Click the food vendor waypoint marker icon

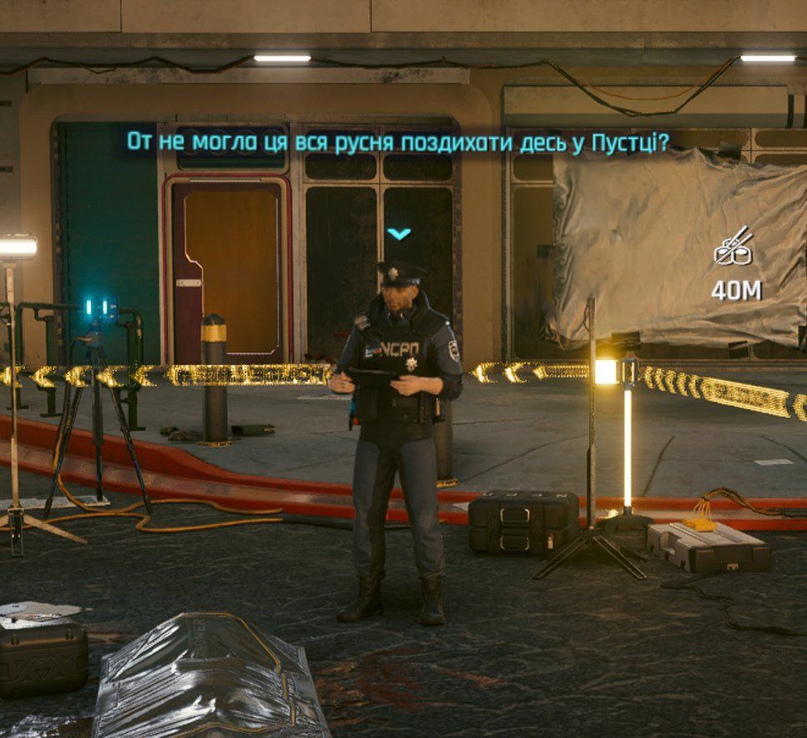pyautogui.click(x=735, y=248)
